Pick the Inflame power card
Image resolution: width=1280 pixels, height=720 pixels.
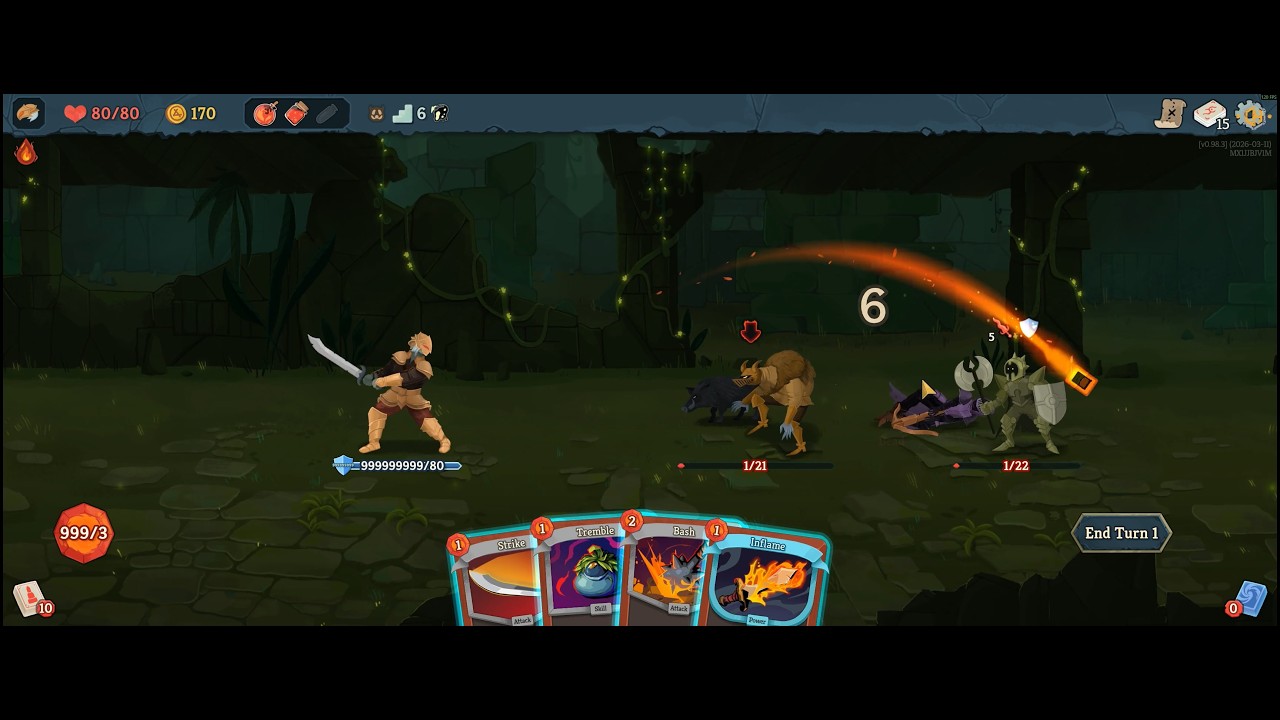pos(767,582)
